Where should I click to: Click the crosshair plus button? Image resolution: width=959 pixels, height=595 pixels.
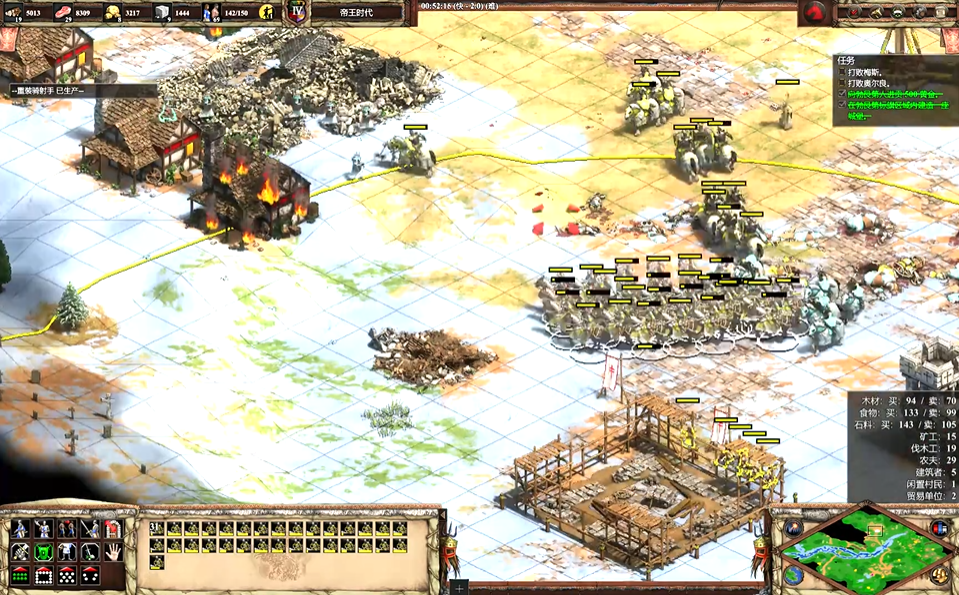[x=458, y=587]
